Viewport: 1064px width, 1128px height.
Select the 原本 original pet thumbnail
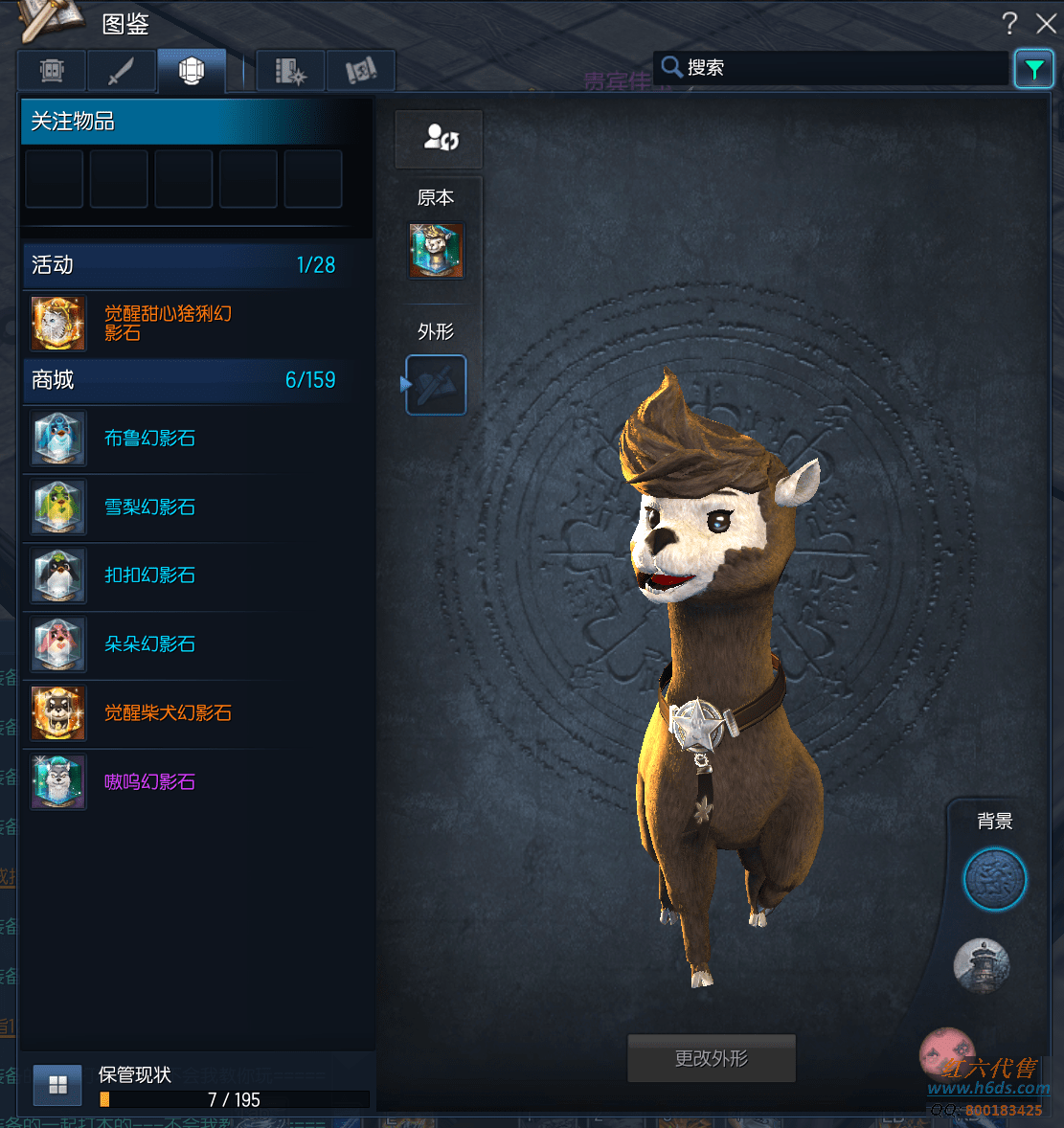[437, 251]
